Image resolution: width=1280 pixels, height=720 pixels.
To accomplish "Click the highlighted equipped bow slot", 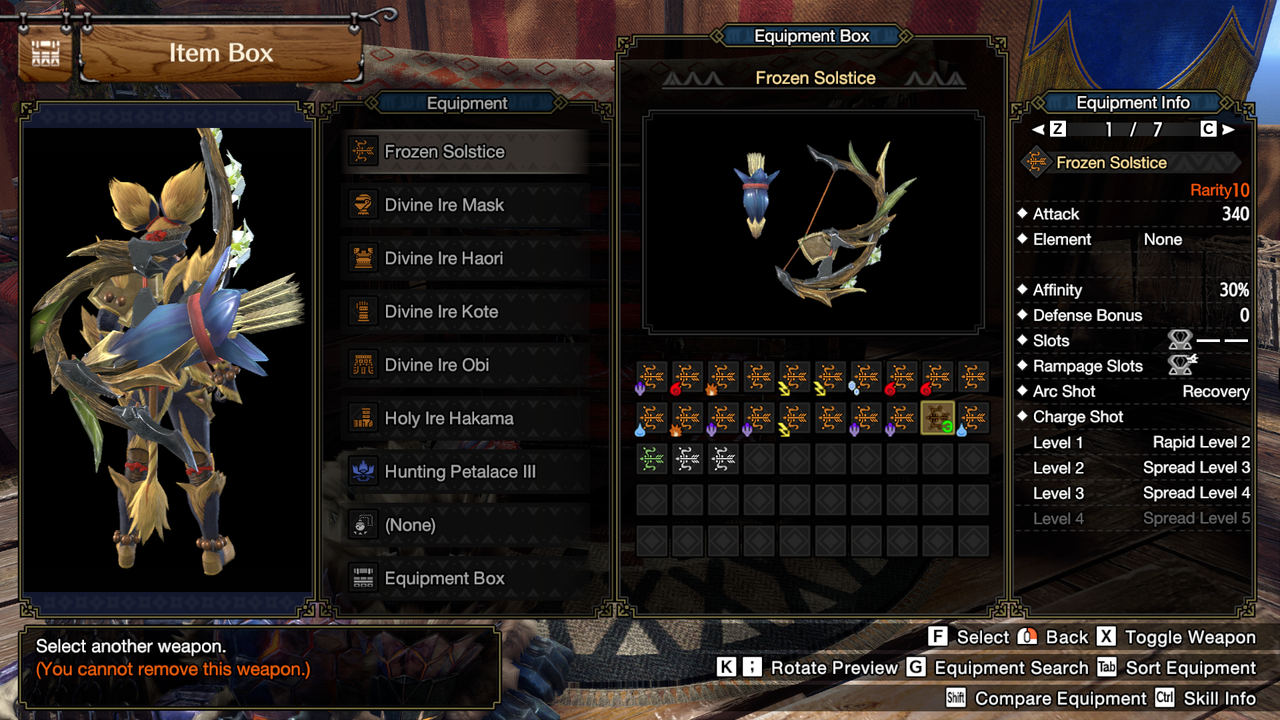I will pyautogui.click(x=937, y=417).
